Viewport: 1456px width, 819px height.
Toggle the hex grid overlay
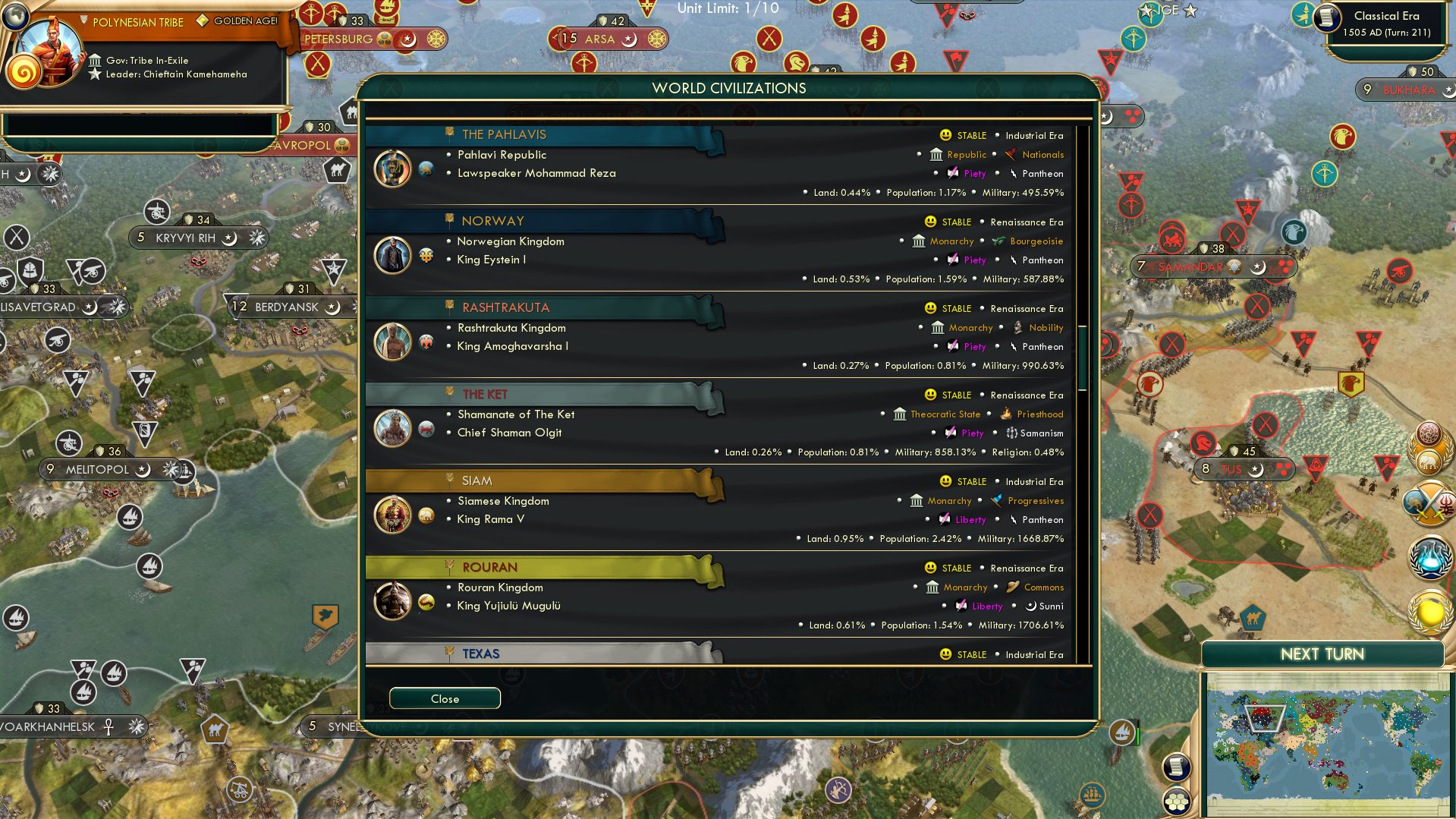1178,802
